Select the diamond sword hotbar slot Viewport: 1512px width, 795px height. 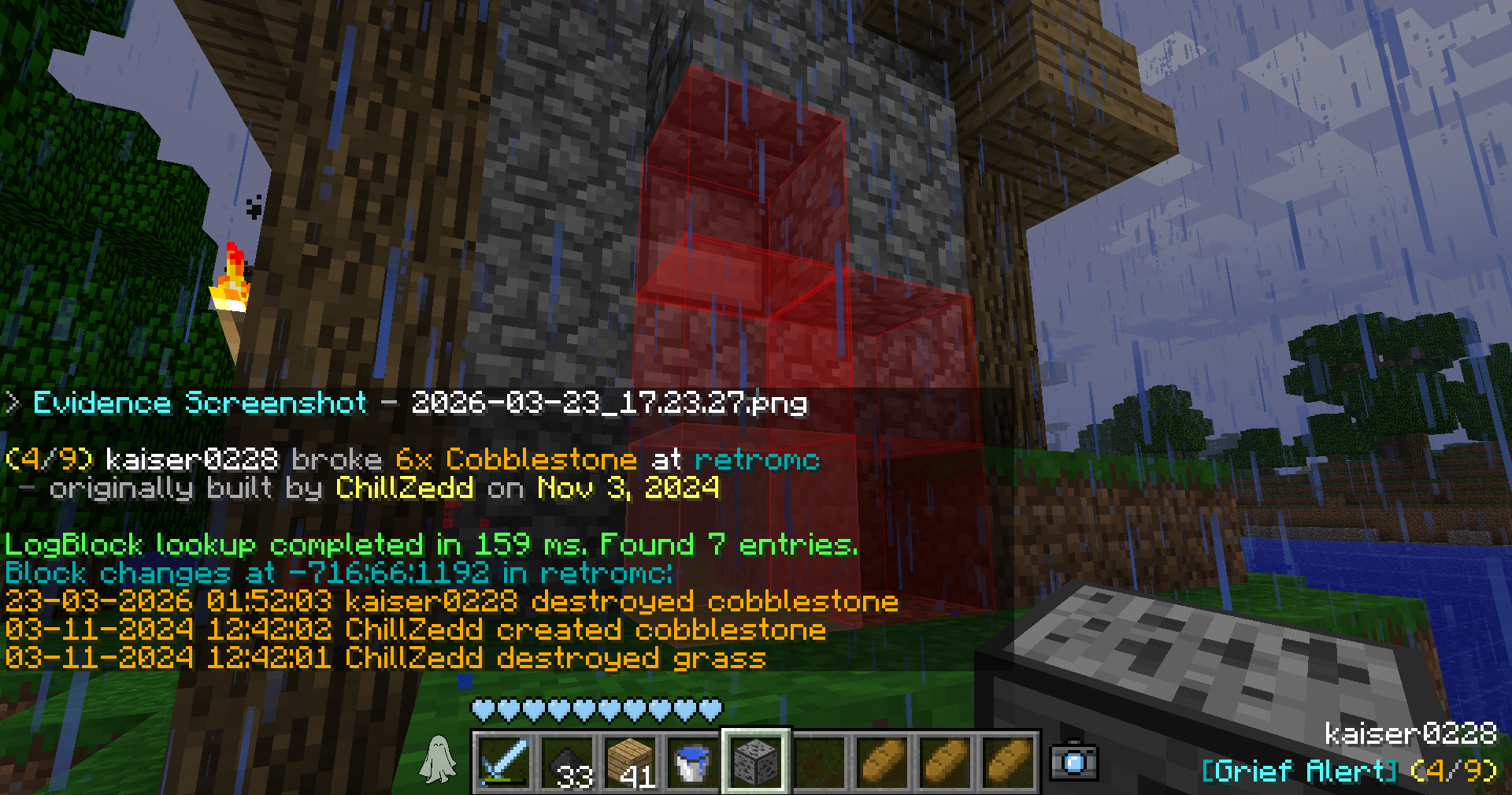504,762
